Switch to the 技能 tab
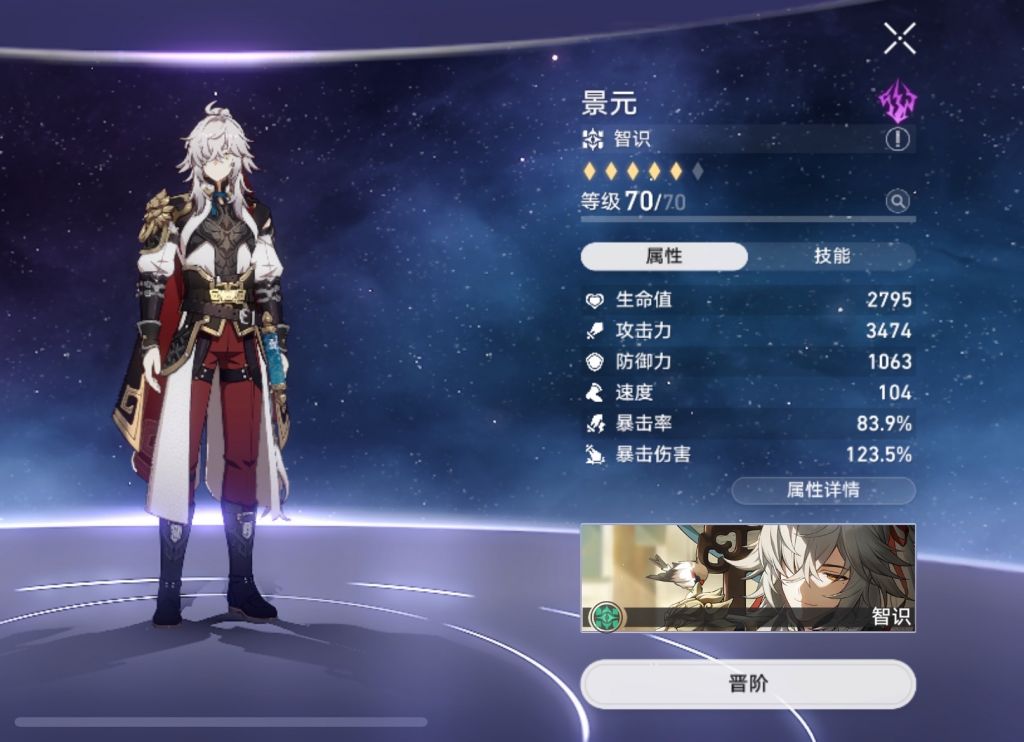The width and height of the screenshot is (1024, 742). (x=832, y=256)
